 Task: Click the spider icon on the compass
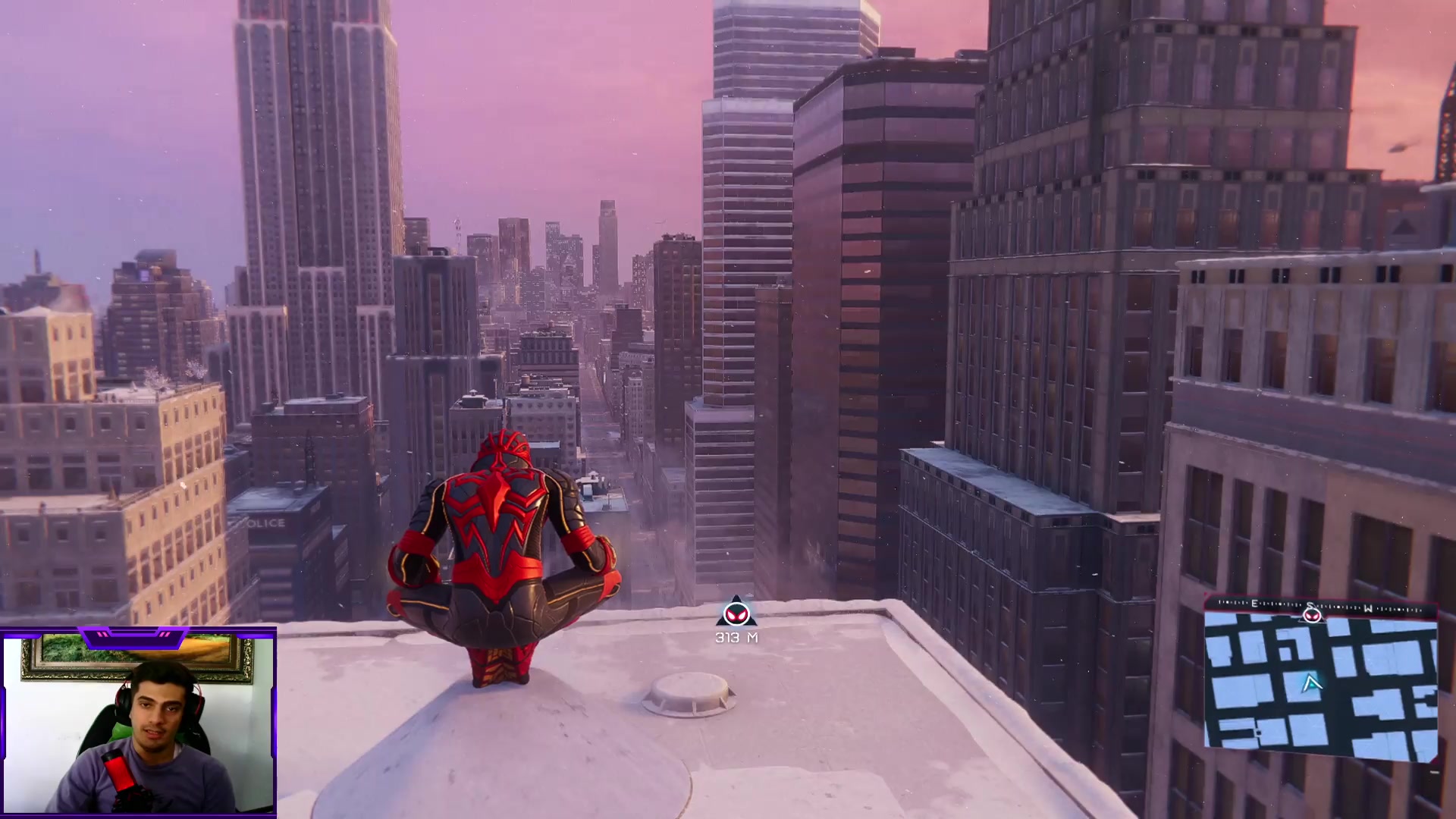1312,613
